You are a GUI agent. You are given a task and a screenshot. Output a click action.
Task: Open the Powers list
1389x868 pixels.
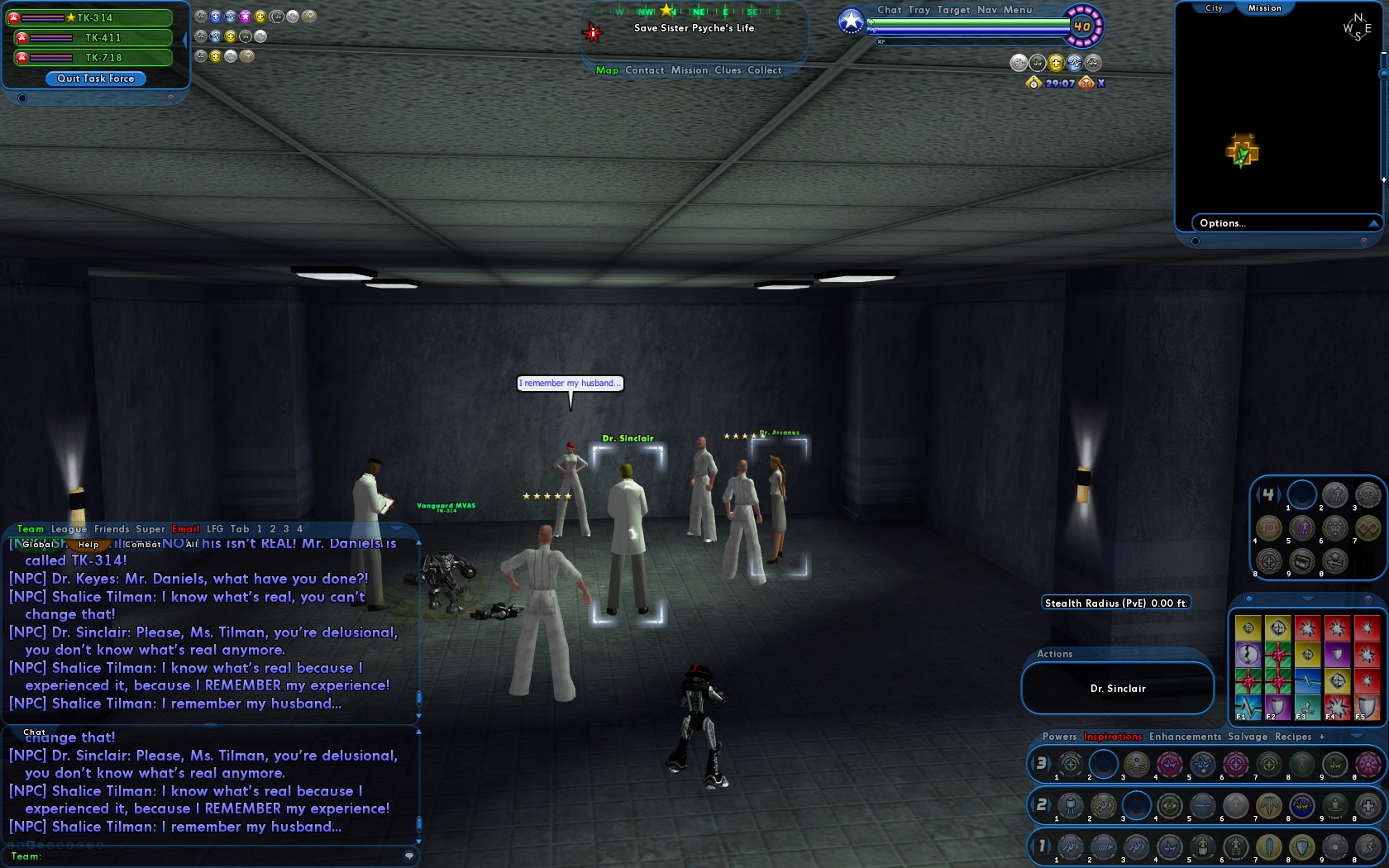pos(1059,737)
